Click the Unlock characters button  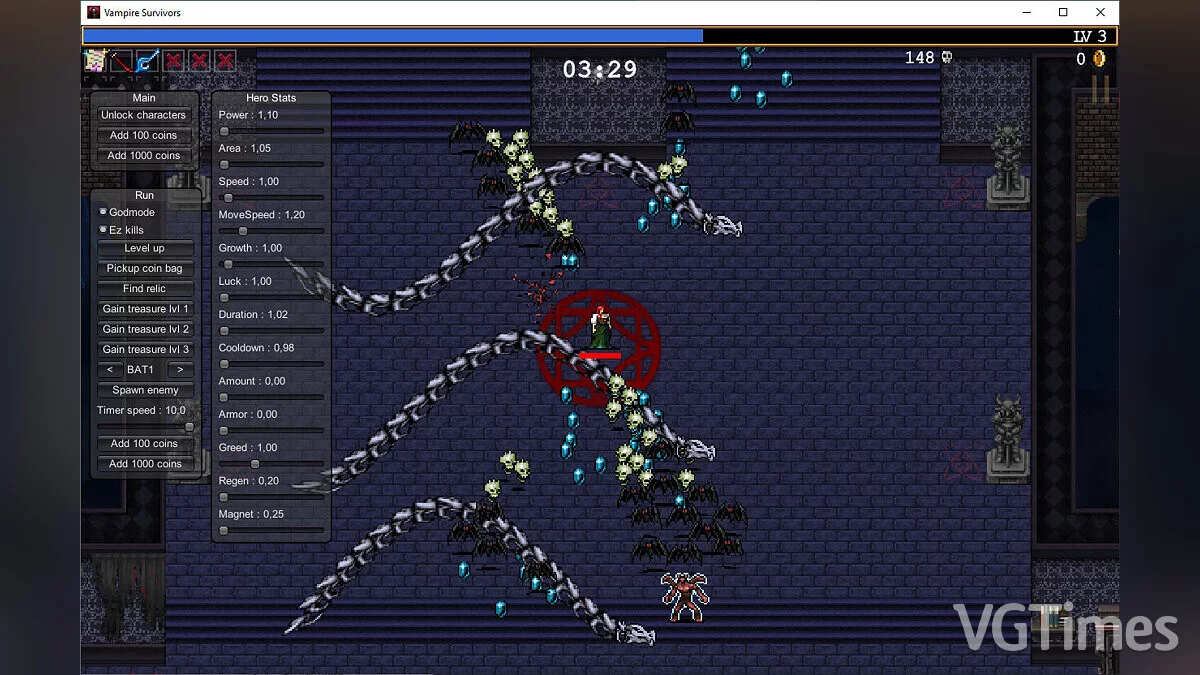[144, 115]
